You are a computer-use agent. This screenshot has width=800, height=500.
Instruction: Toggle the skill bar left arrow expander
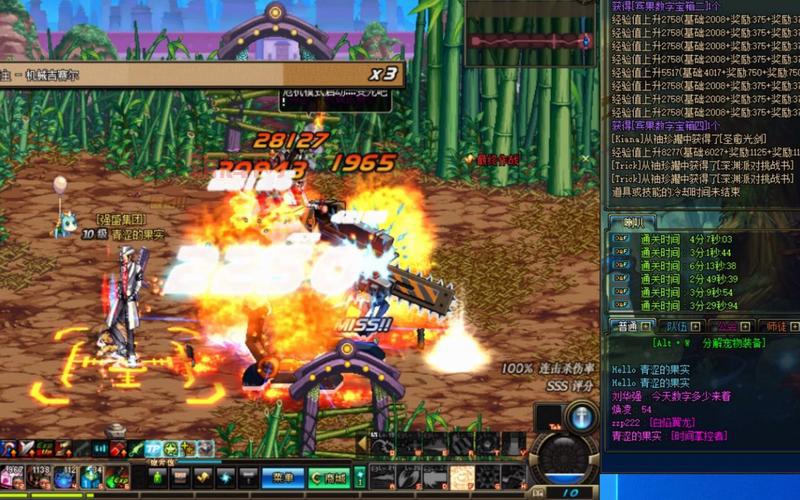point(363,445)
